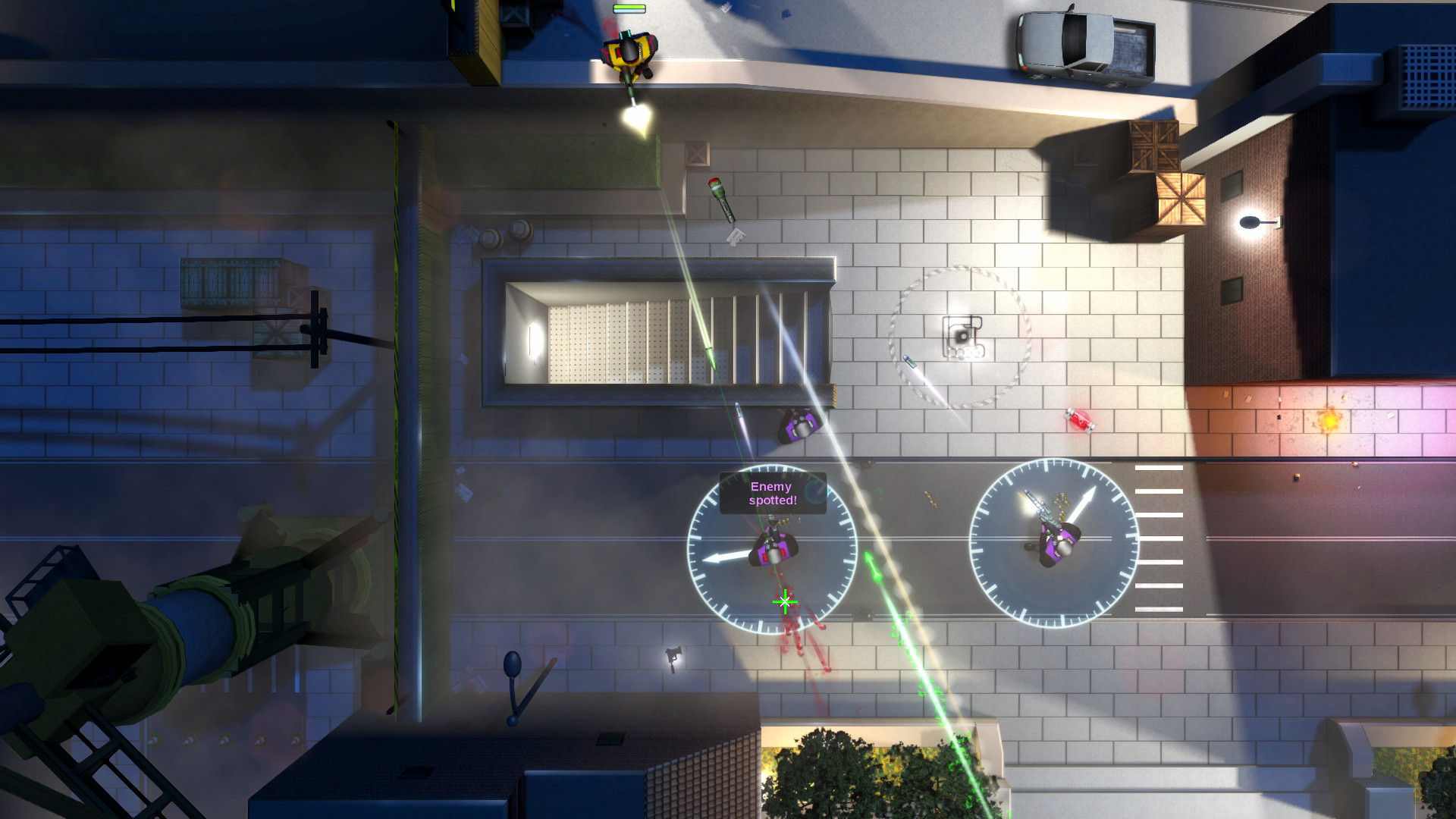The height and width of the screenshot is (819, 1456).
Task: Click the green health bar above the player
Action: [628, 6]
